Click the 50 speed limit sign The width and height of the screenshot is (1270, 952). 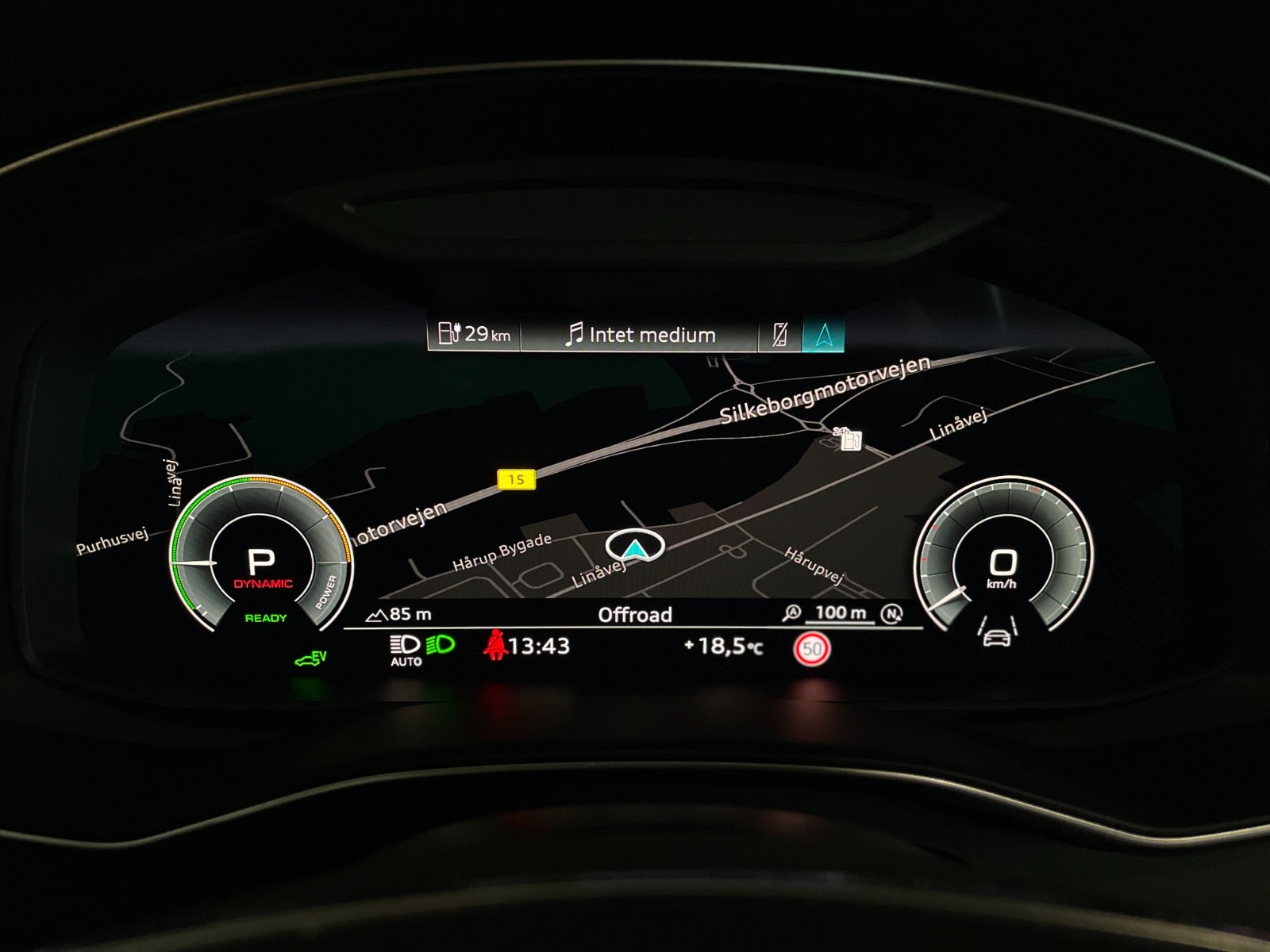click(810, 650)
